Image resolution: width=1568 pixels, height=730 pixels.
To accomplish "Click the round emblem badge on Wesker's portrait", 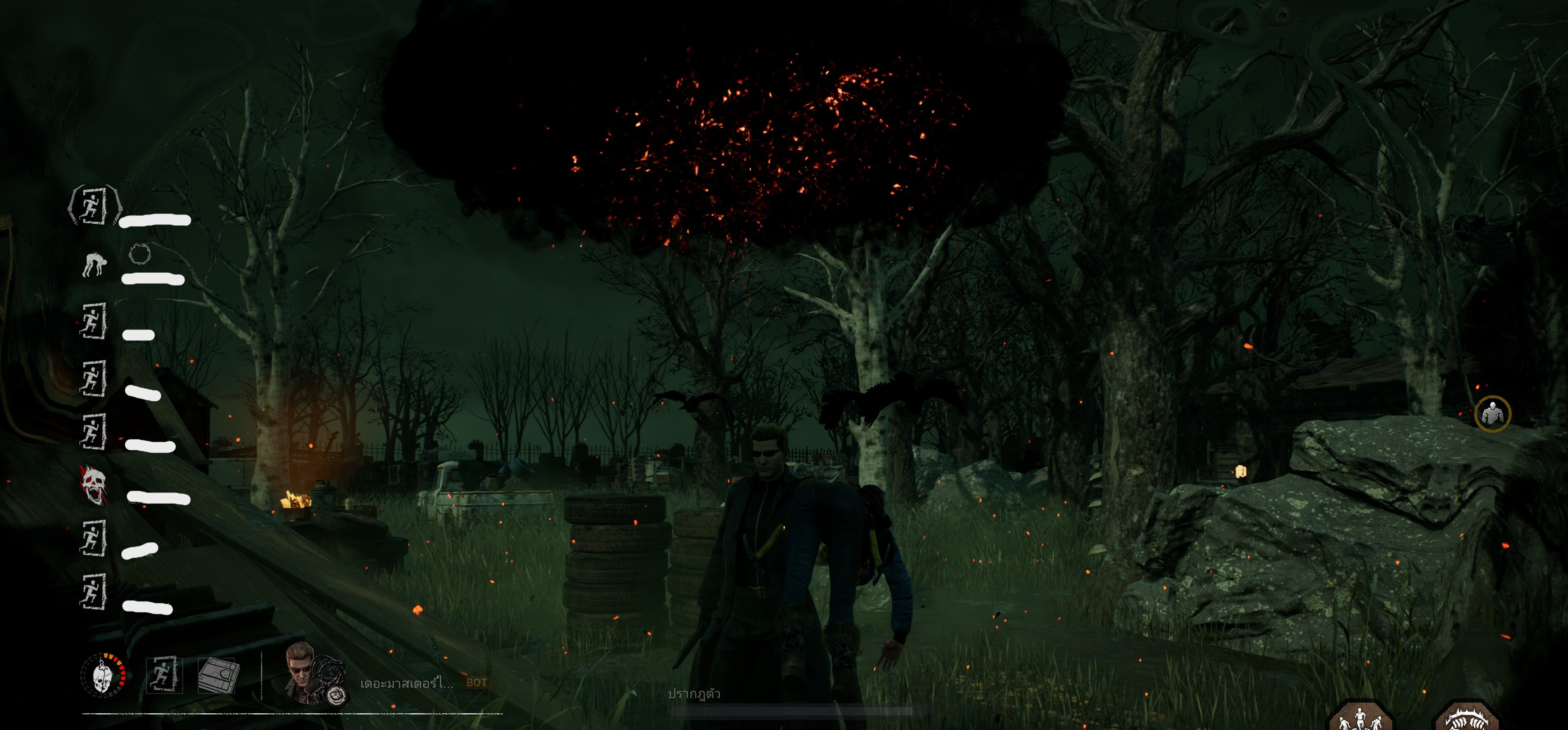I will click(x=335, y=696).
